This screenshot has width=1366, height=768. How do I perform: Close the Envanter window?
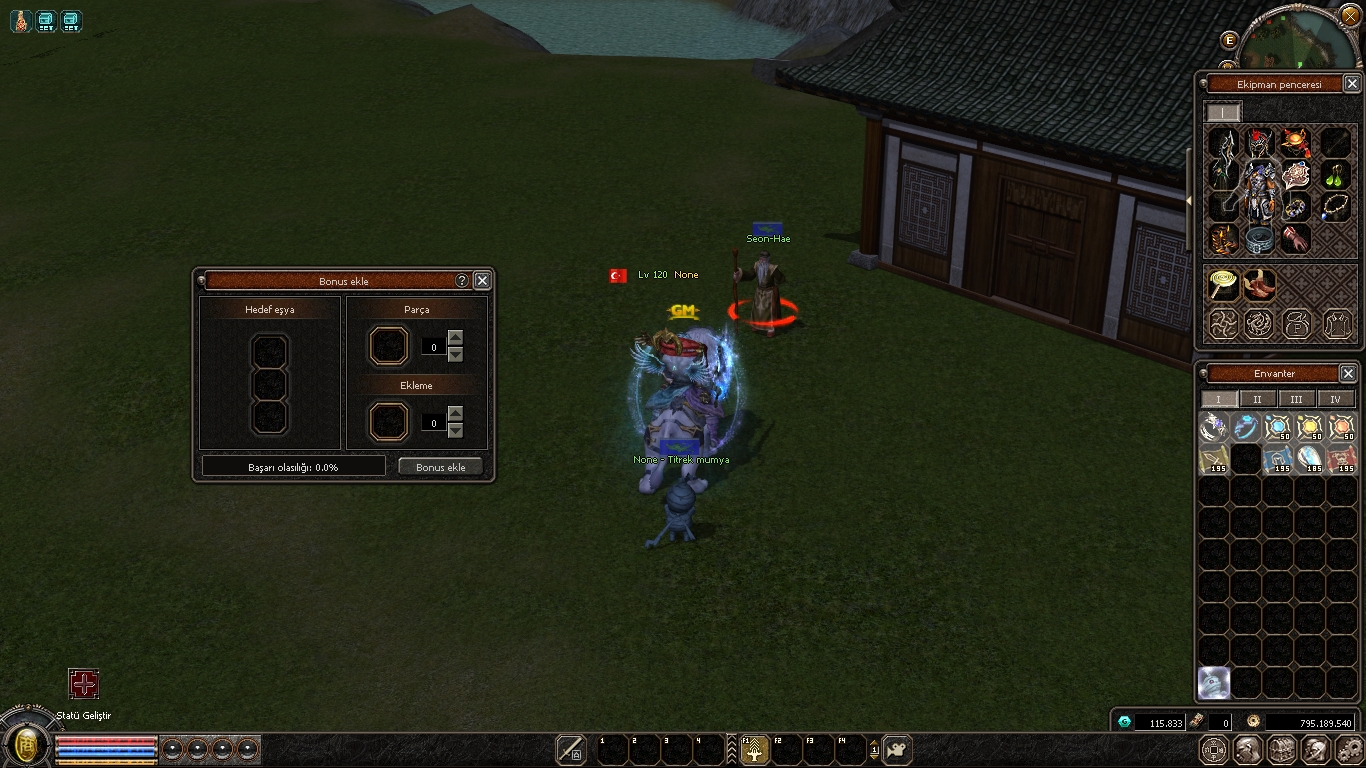[1348, 373]
